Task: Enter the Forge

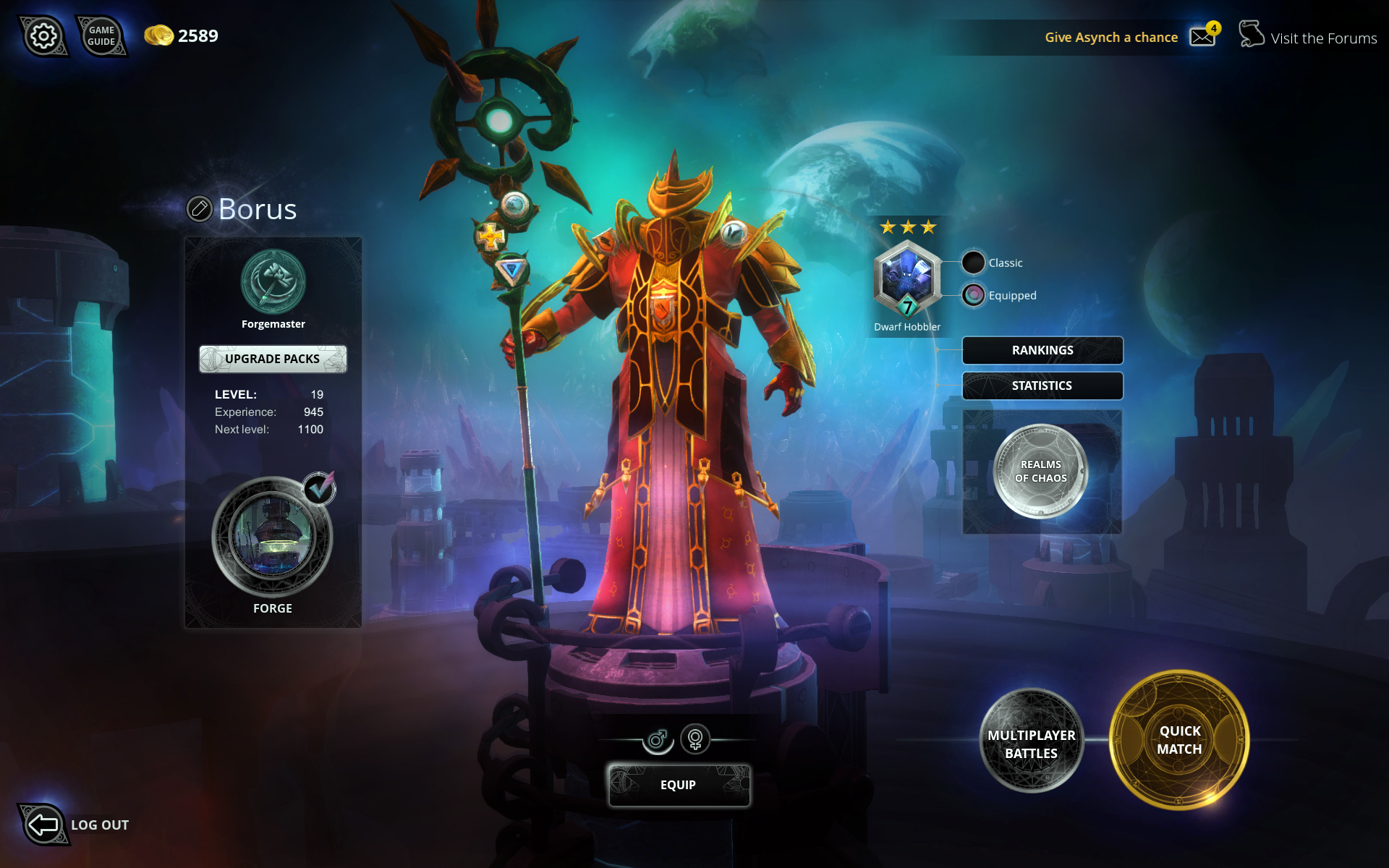Action: coord(272,537)
